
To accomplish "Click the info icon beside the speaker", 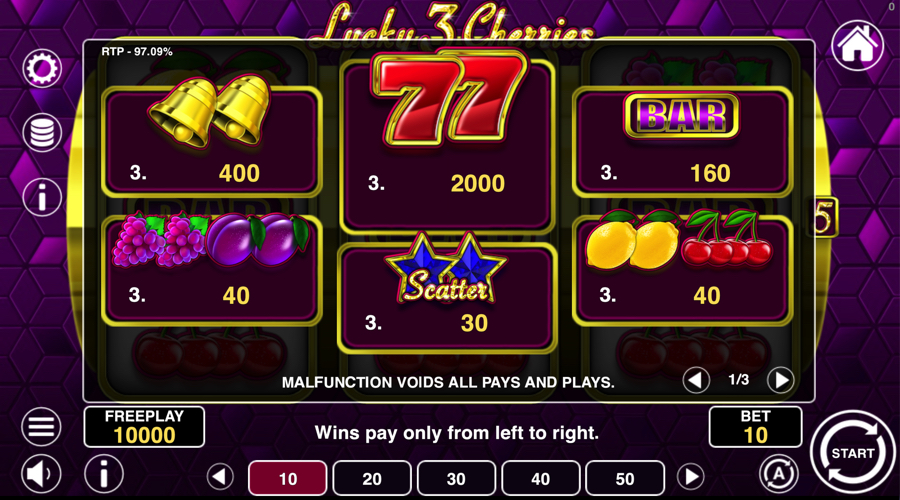I will (x=103, y=473).
